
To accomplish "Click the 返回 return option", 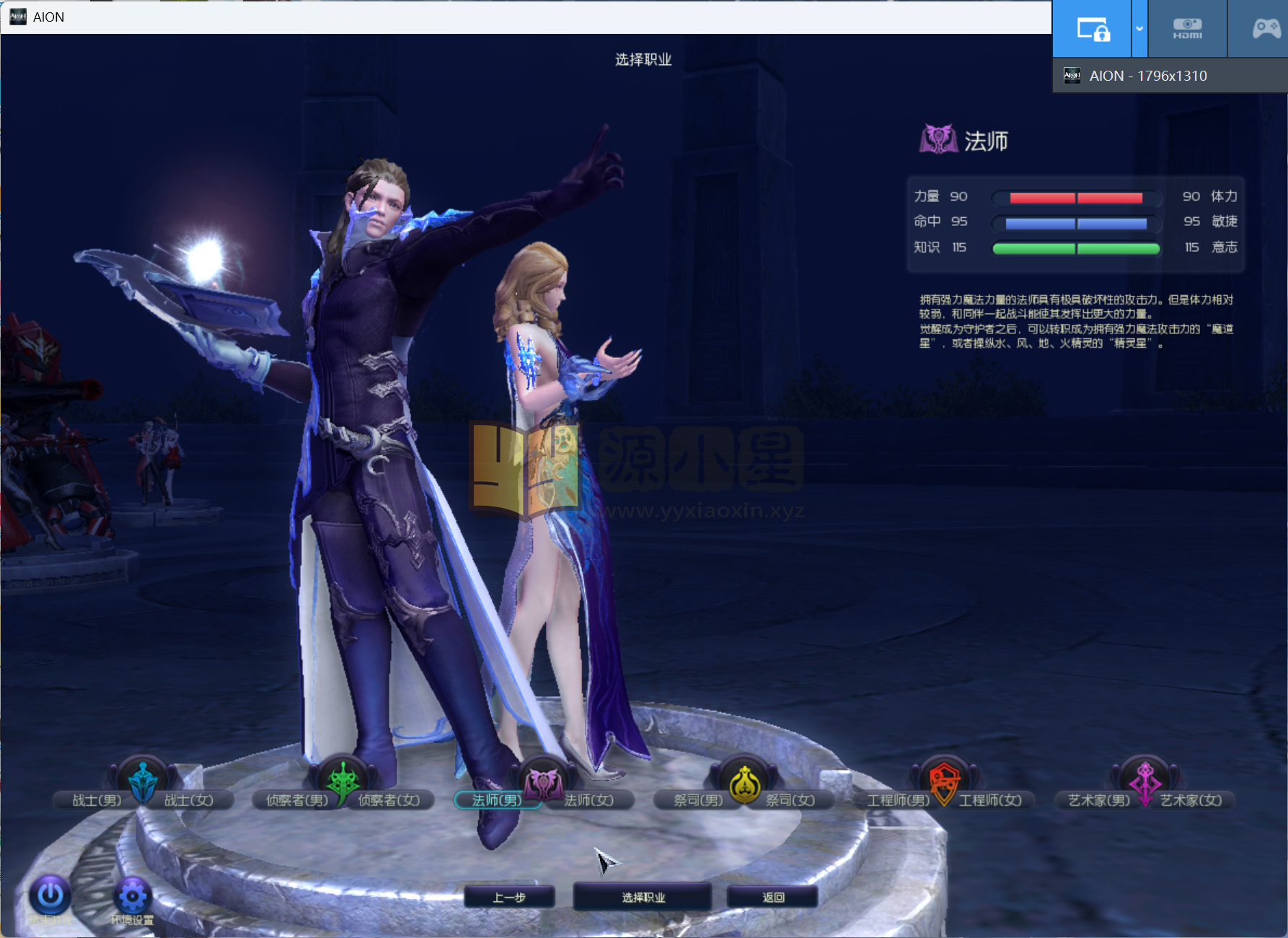I will (x=772, y=896).
